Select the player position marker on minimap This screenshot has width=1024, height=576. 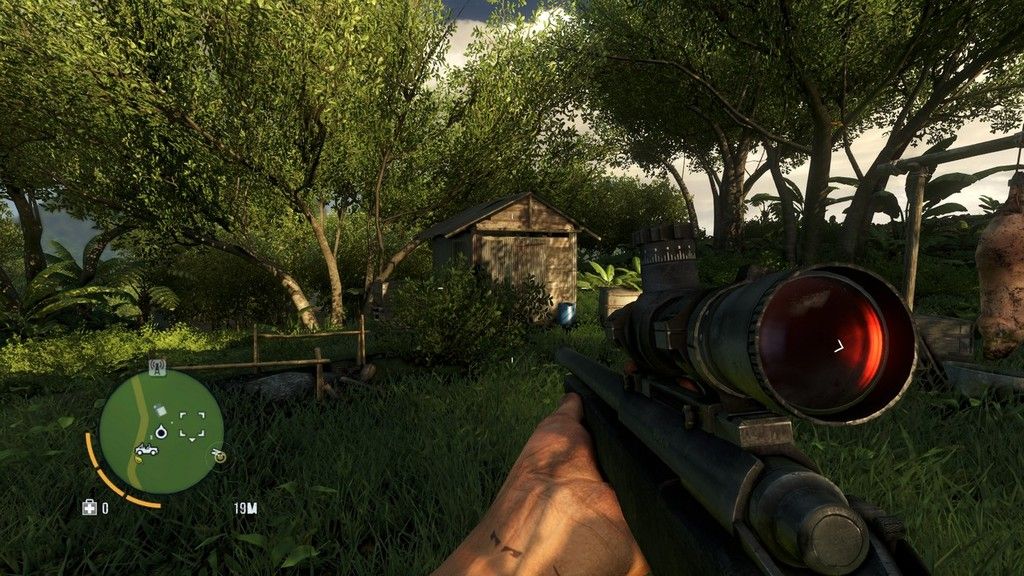(x=160, y=432)
